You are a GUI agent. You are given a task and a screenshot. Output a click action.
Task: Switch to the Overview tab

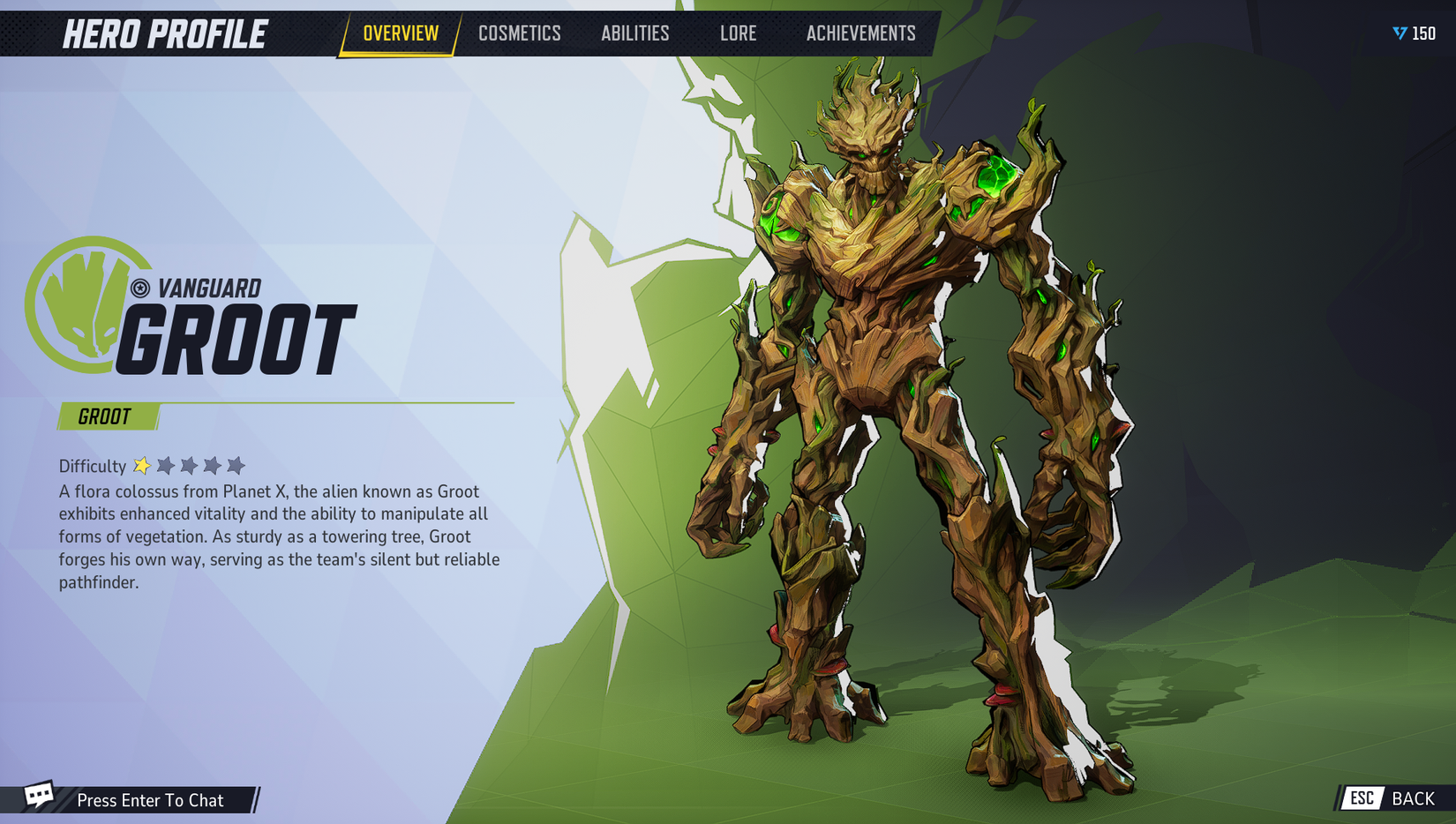pyautogui.click(x=401, y=34)
